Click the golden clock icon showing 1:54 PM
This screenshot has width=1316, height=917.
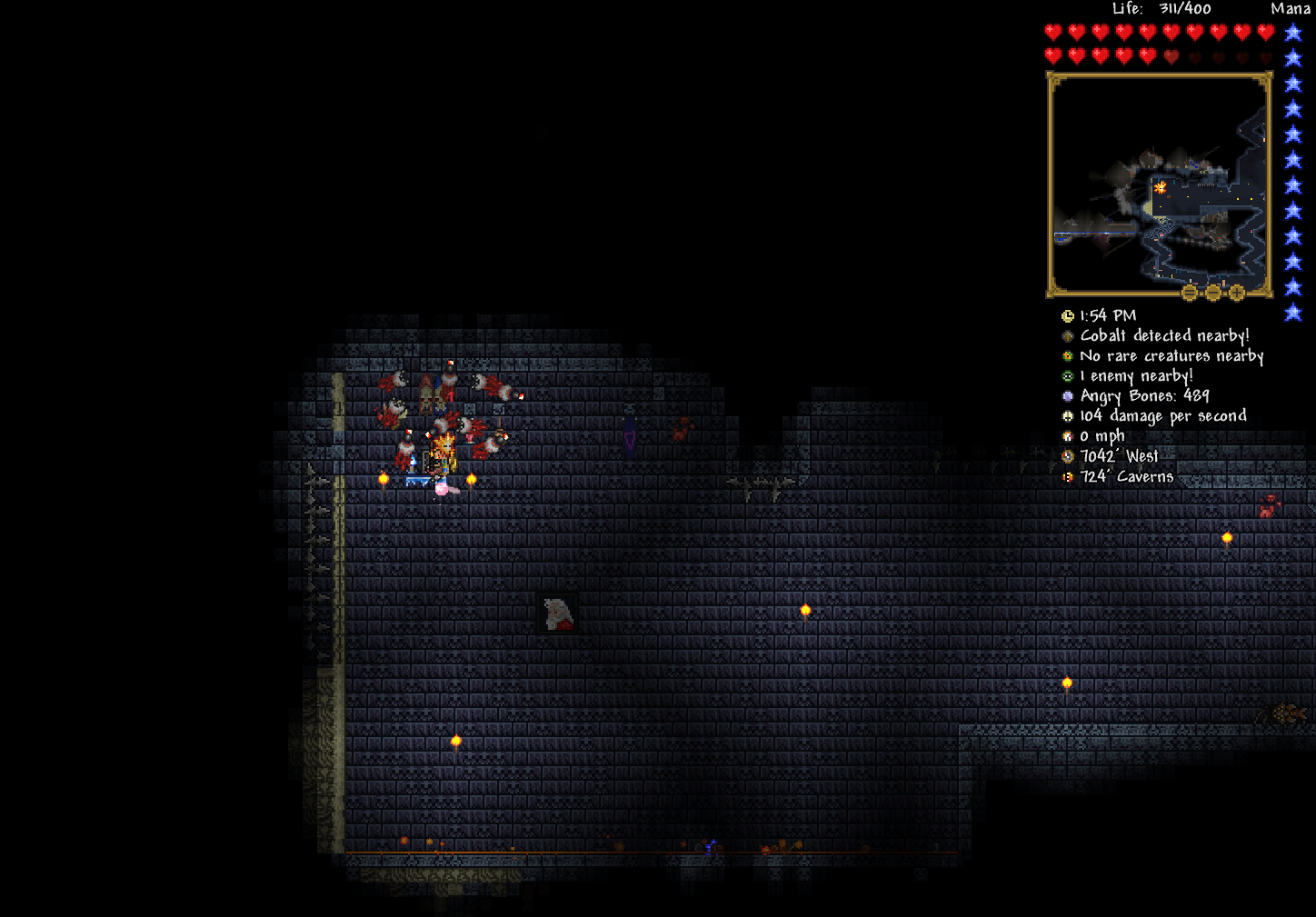tap(1067, 314)
